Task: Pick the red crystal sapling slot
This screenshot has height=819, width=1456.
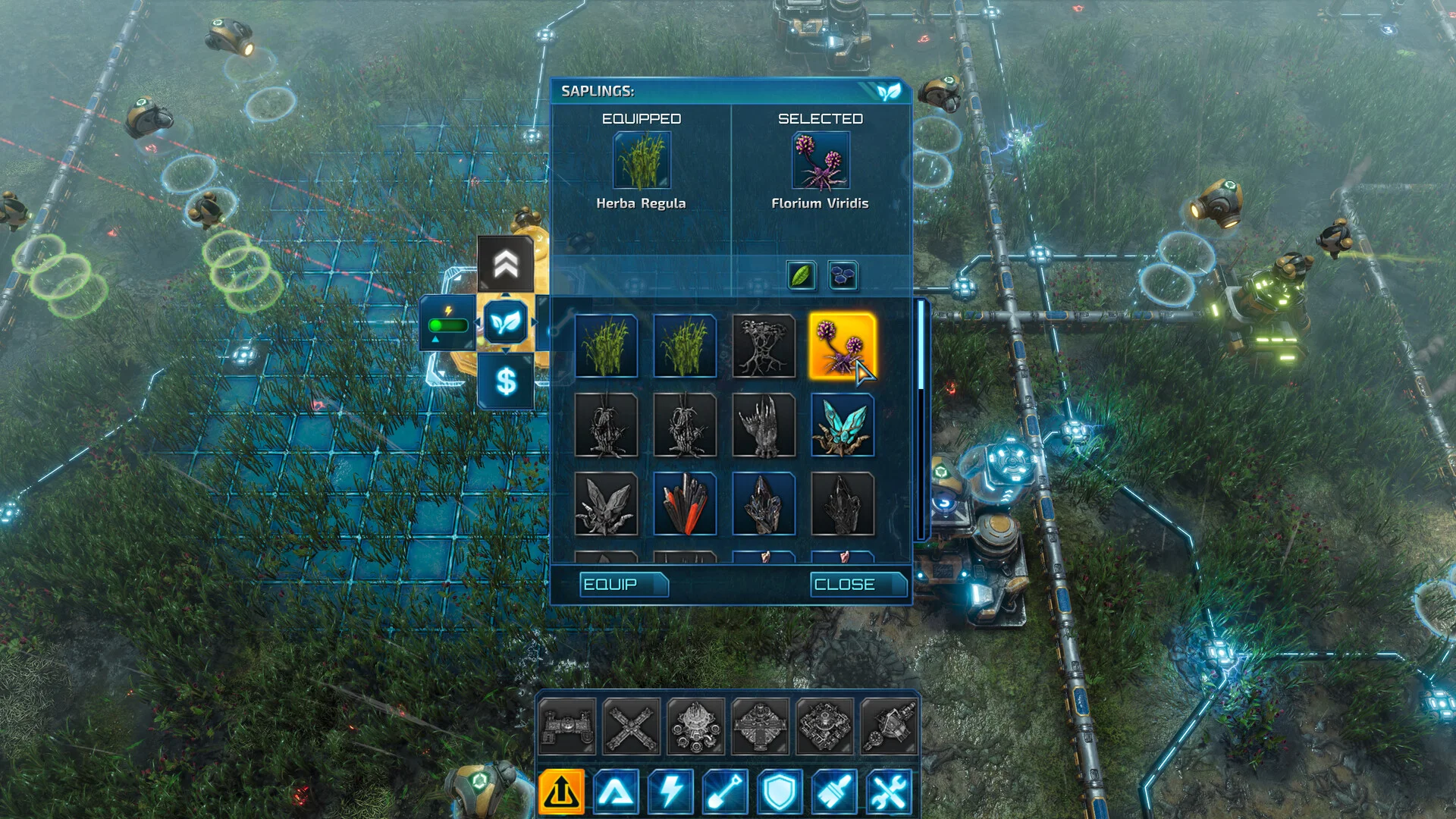Action: point(685,504)
